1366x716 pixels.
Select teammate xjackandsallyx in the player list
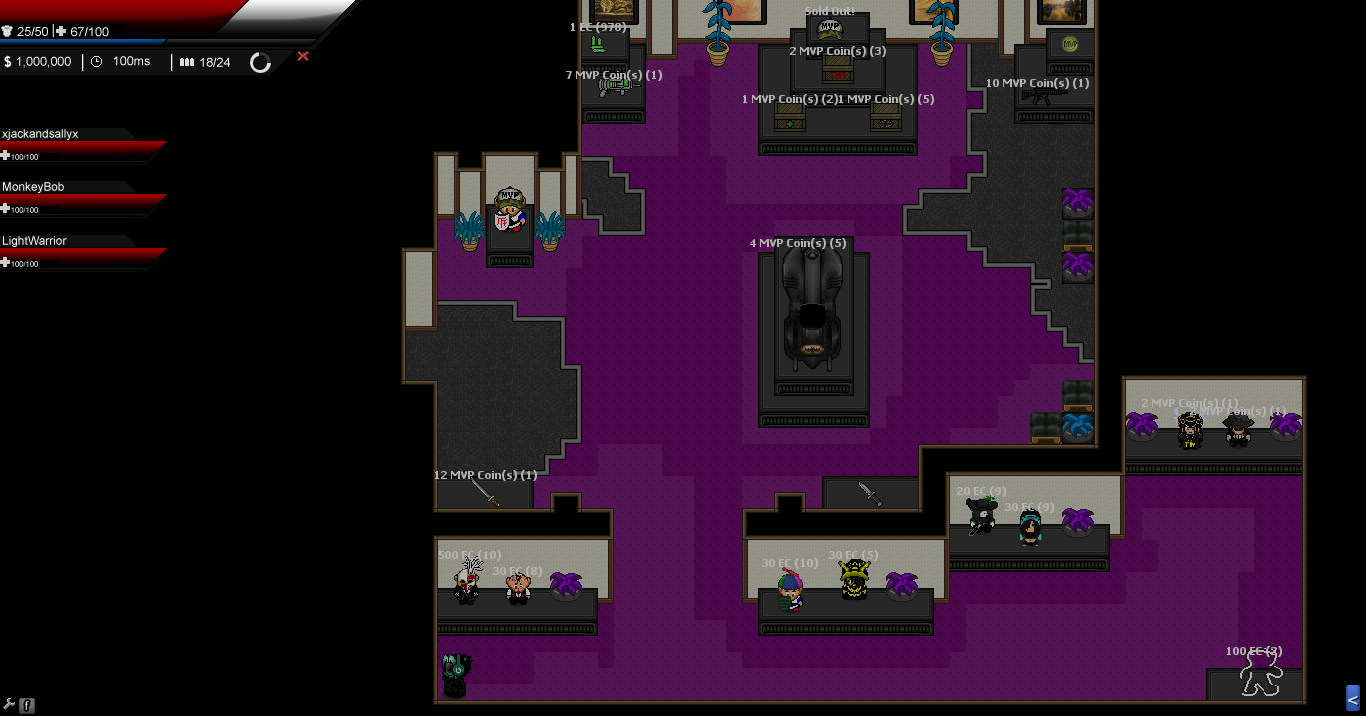tap(40, 134)
